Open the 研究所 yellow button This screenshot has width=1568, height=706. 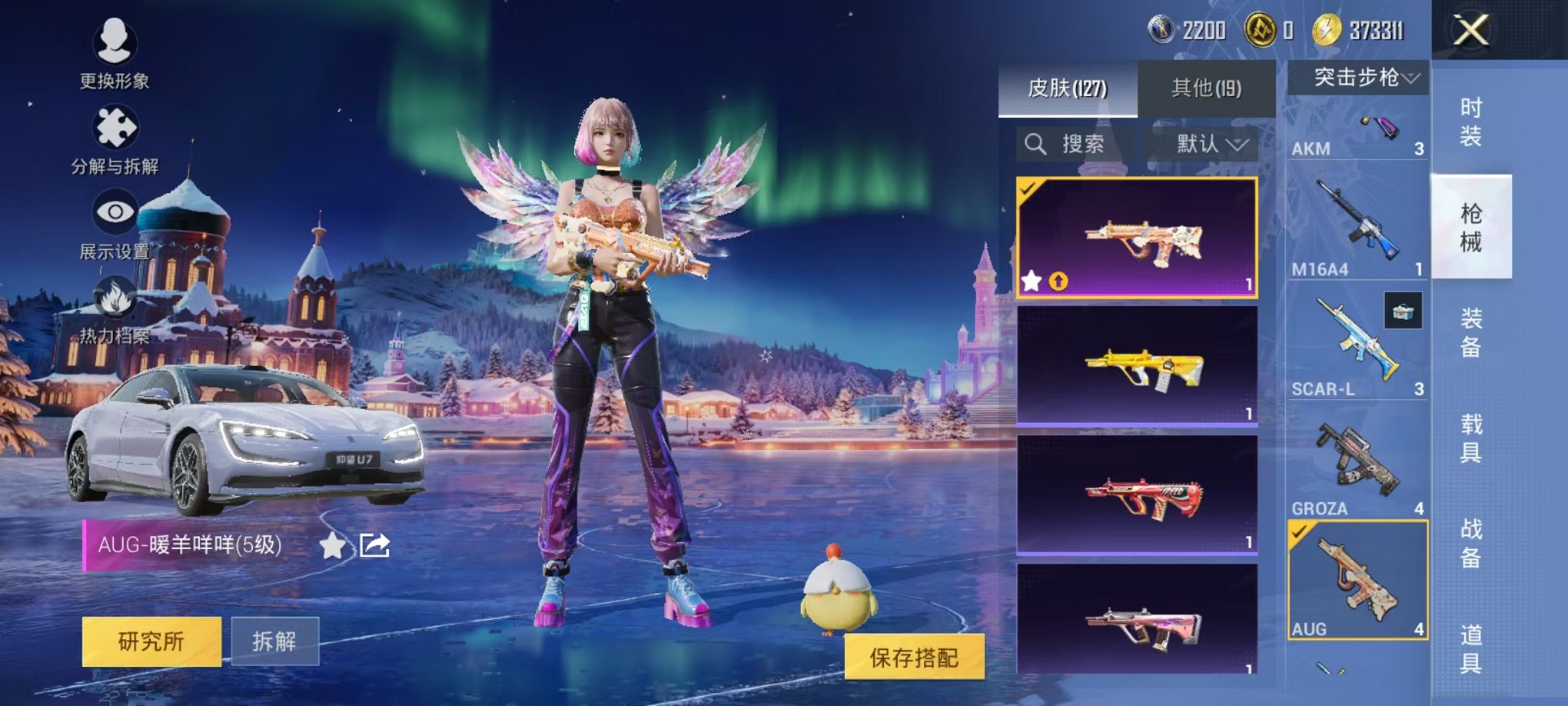(151, 641)
